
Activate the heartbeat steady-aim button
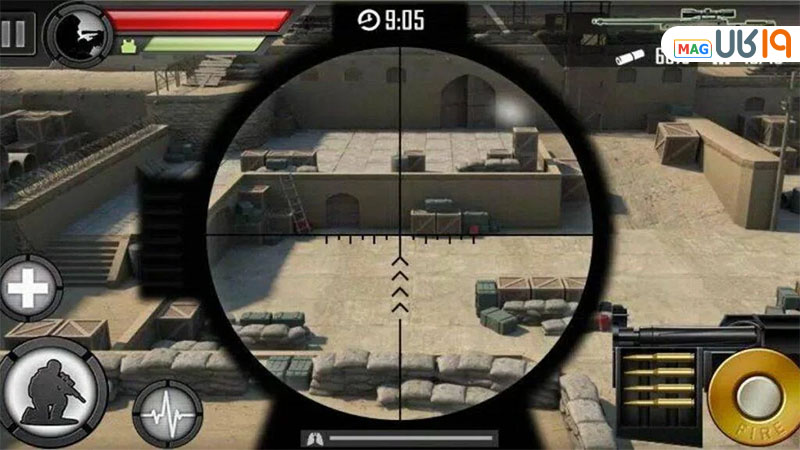(164, 412)
